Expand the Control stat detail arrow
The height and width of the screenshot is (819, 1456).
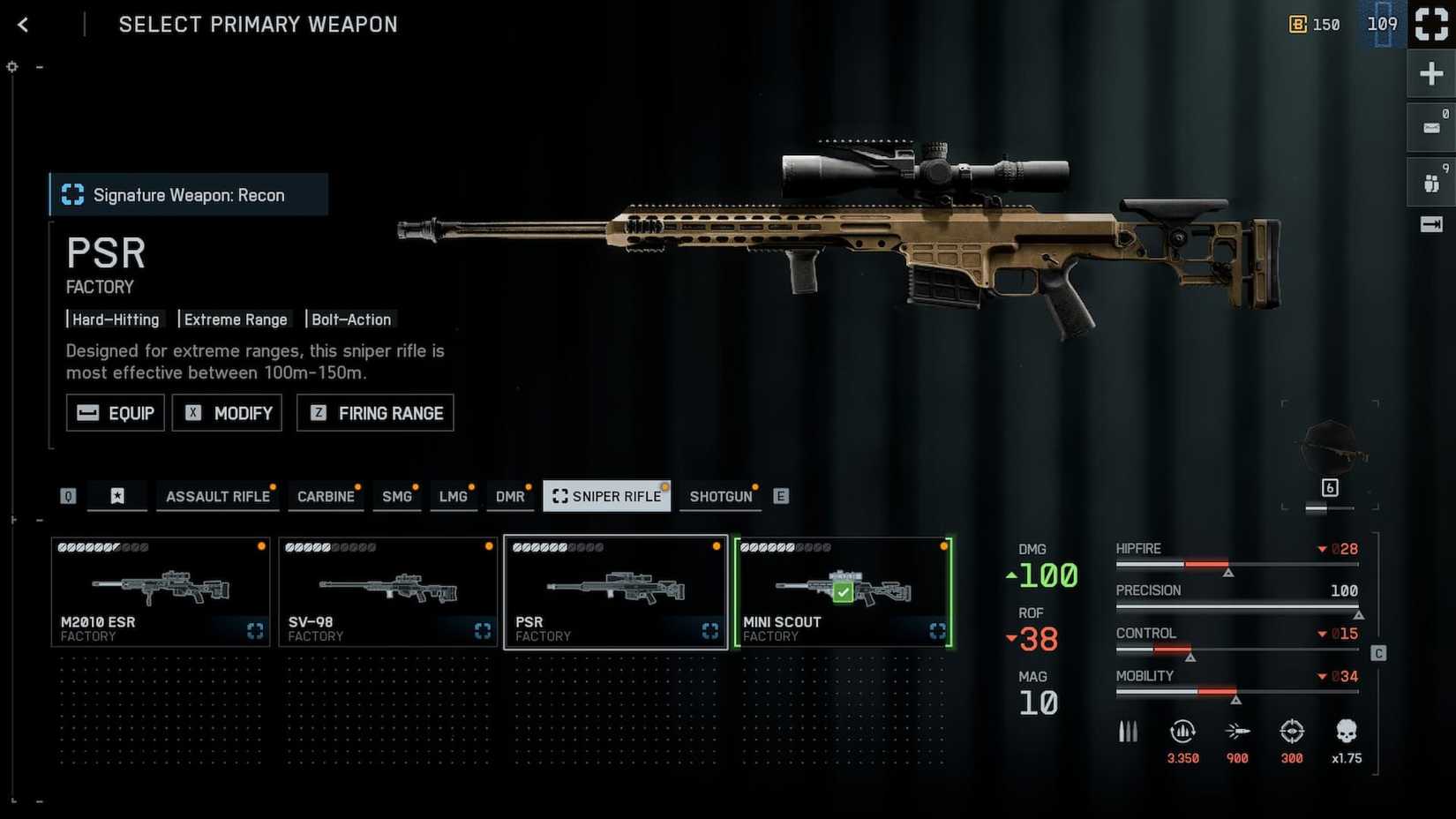1325,633
